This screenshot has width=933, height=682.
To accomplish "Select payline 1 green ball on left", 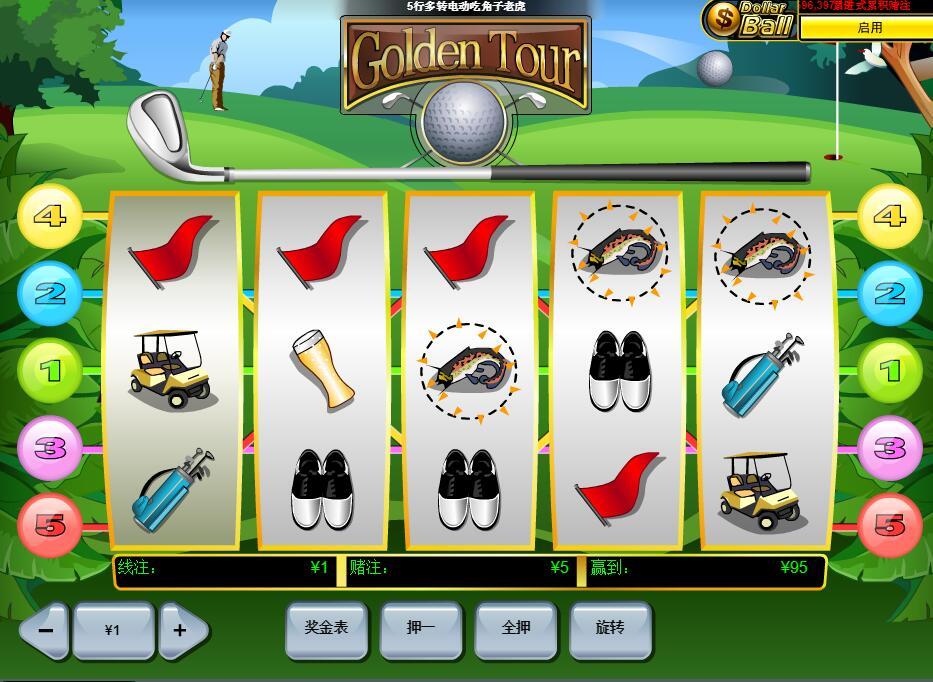I will click(x=49, y=371).
